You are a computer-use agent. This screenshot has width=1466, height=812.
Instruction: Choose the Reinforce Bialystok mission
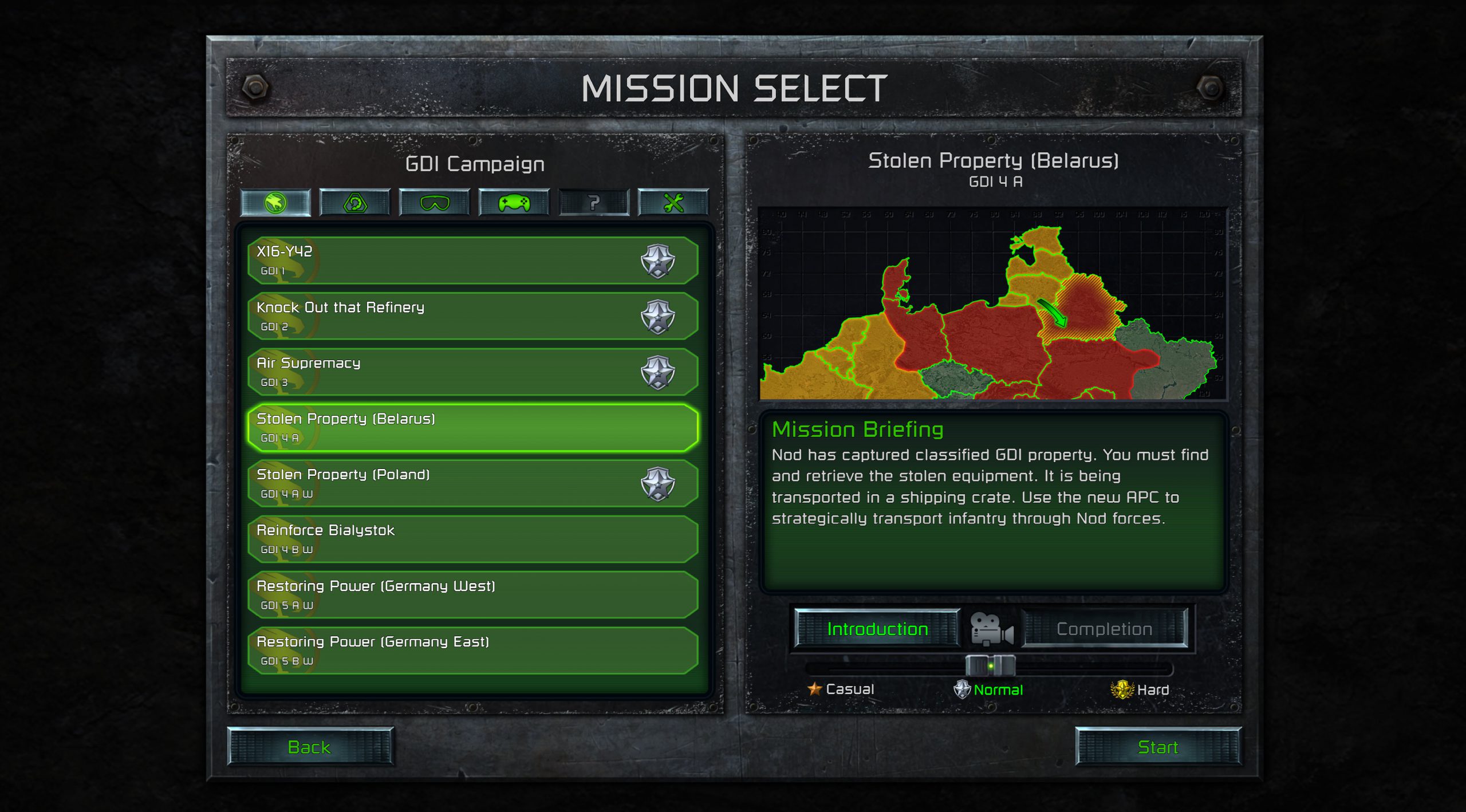(472, 538)
